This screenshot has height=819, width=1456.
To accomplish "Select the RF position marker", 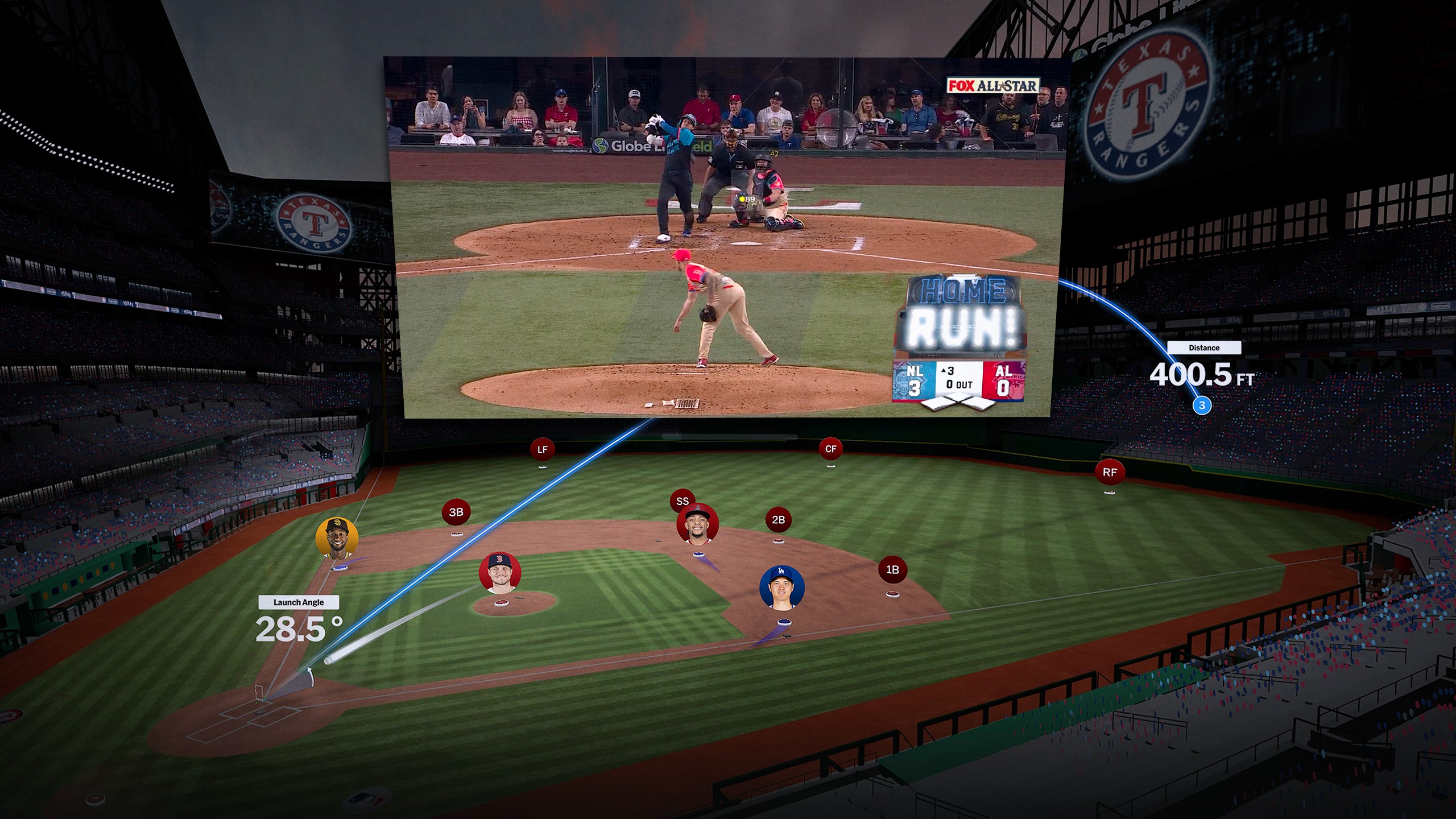I will click(x=1109, y=472).
